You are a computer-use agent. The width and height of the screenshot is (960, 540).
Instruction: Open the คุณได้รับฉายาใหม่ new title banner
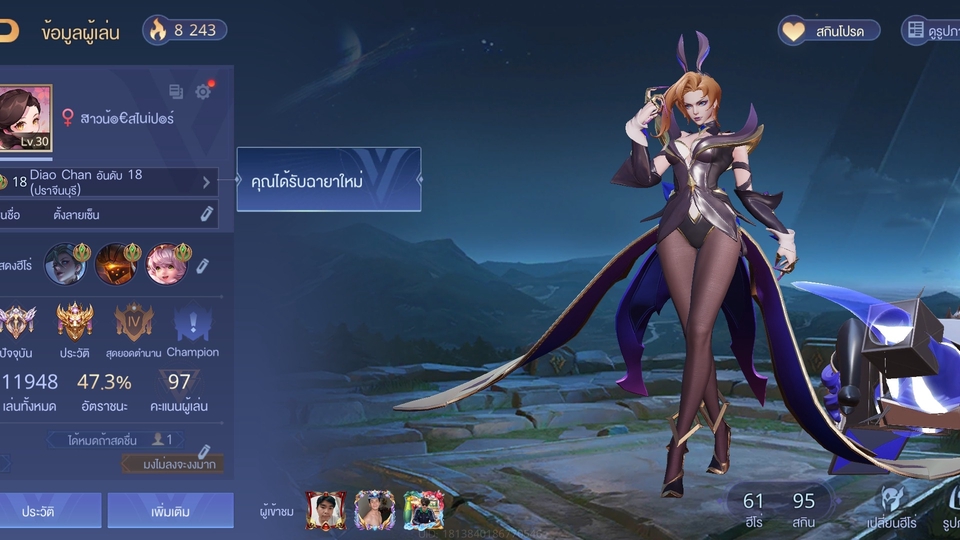point(329,180)
